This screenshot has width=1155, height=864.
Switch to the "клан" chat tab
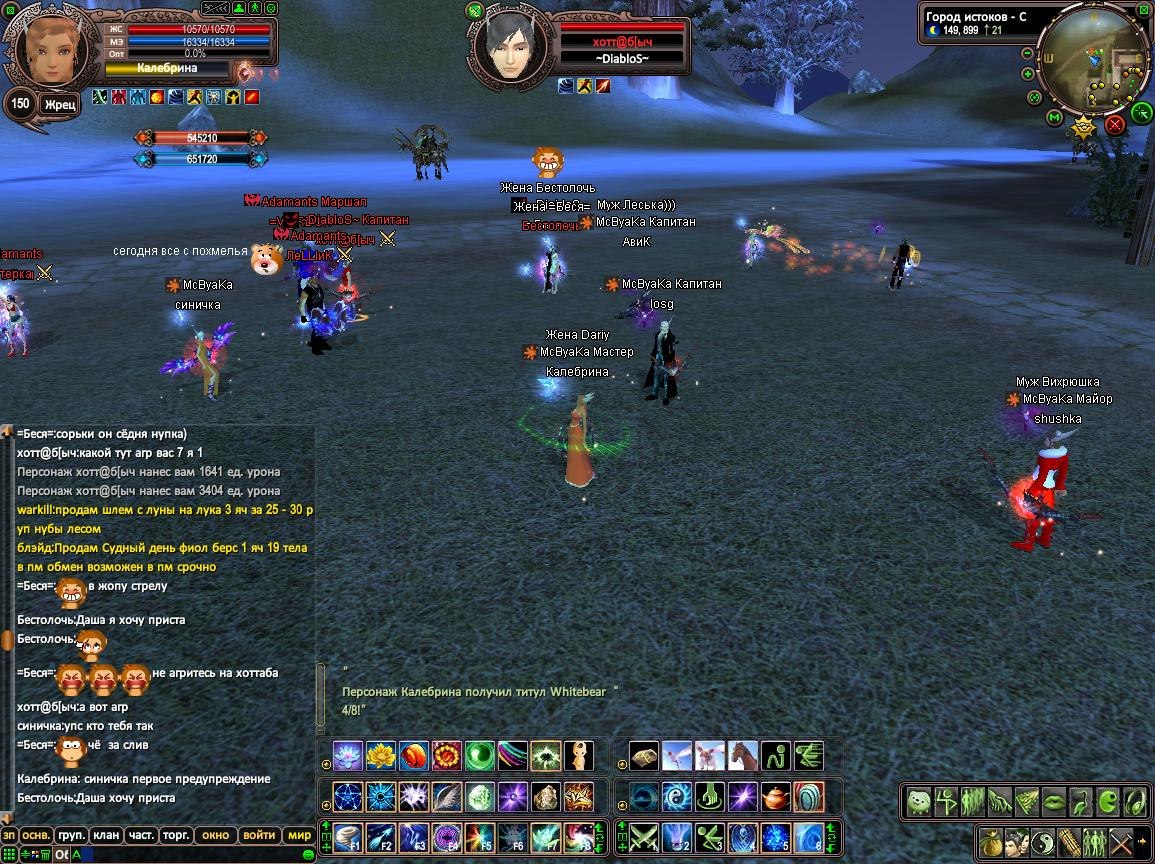pyautogui.click(x=106, y=835)
